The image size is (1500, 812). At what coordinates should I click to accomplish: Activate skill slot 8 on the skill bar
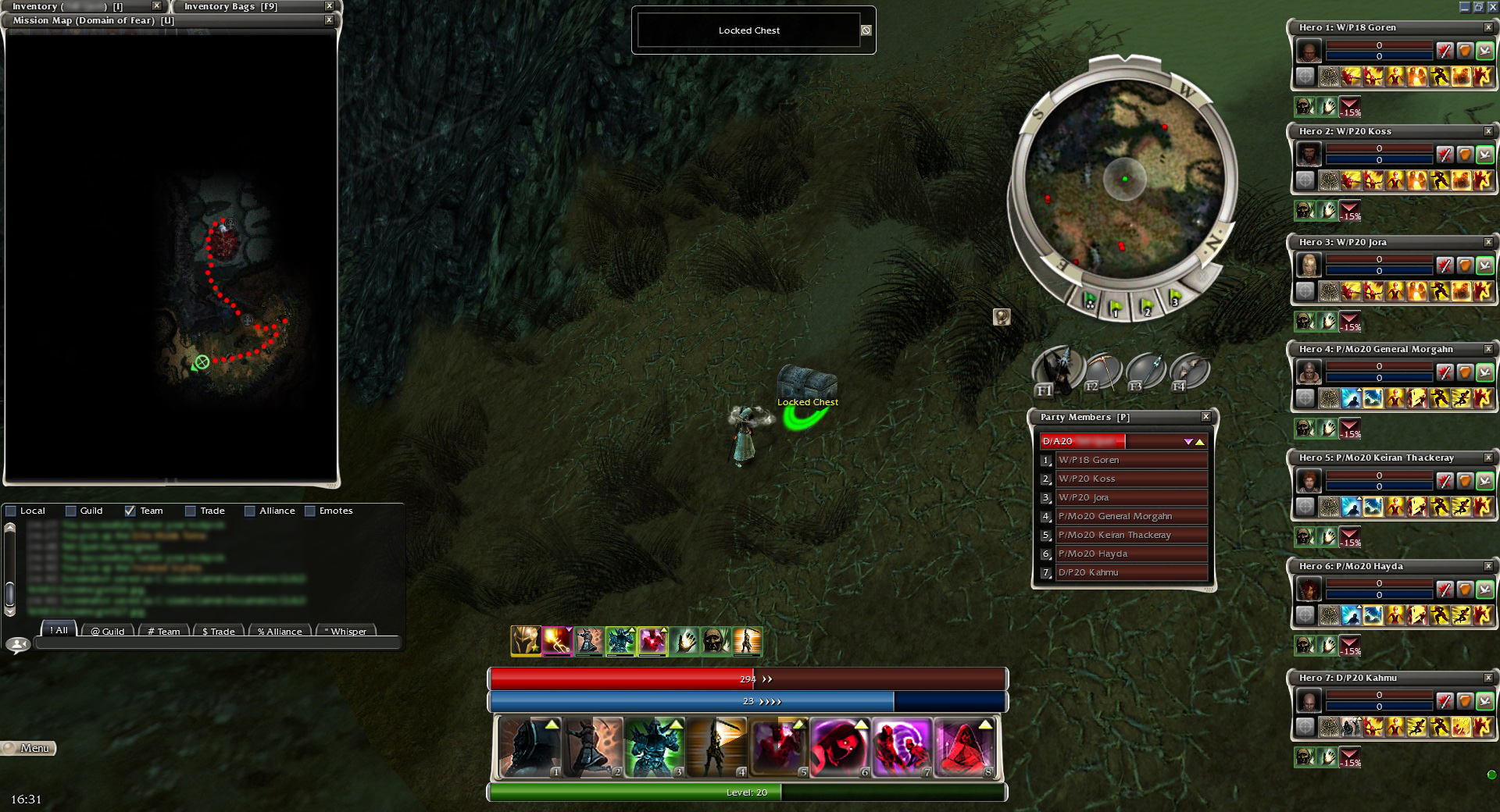click(966, 748)
